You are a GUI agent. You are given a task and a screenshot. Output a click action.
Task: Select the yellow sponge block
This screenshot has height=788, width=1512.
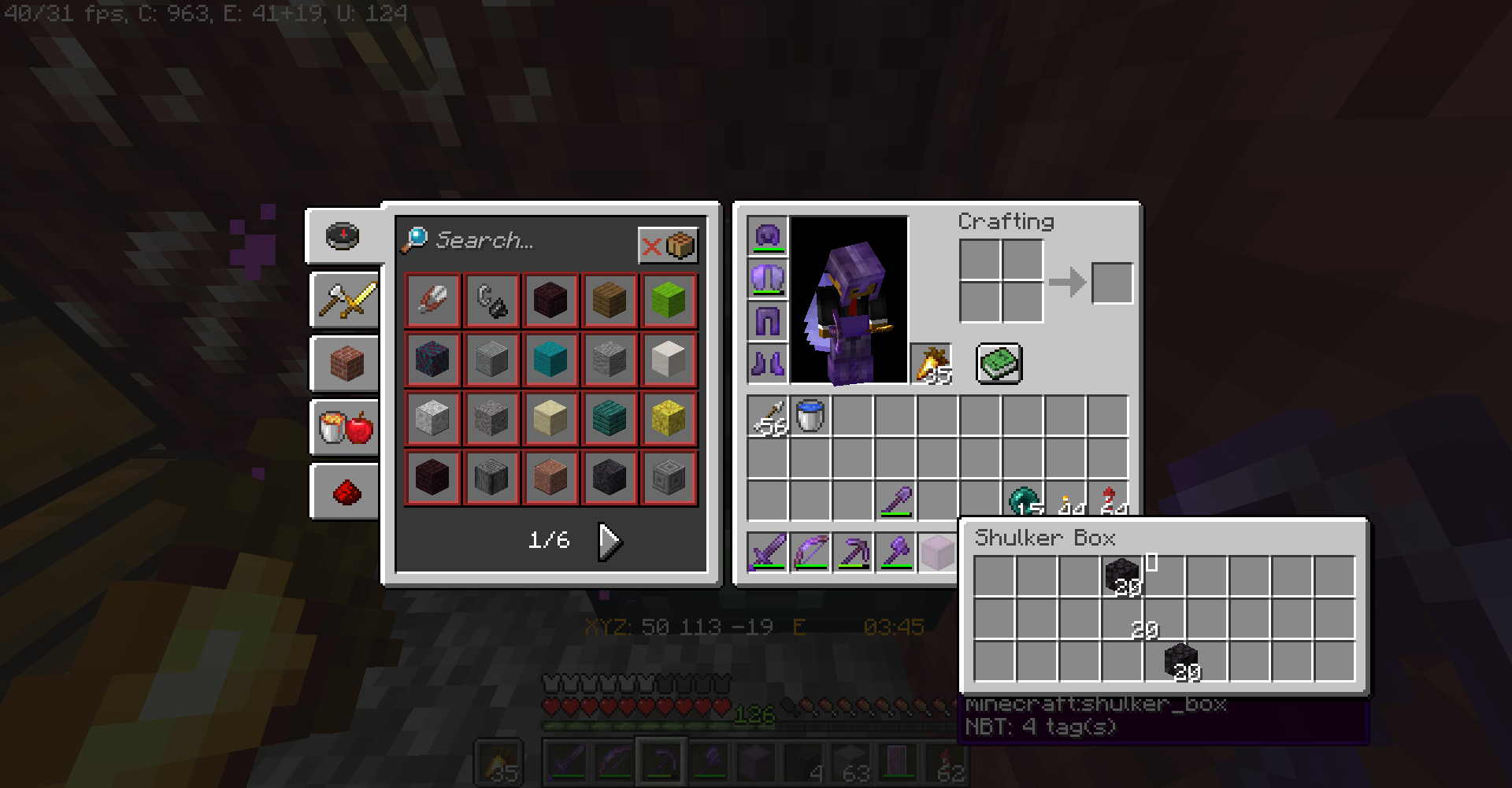tap(669, 418)
